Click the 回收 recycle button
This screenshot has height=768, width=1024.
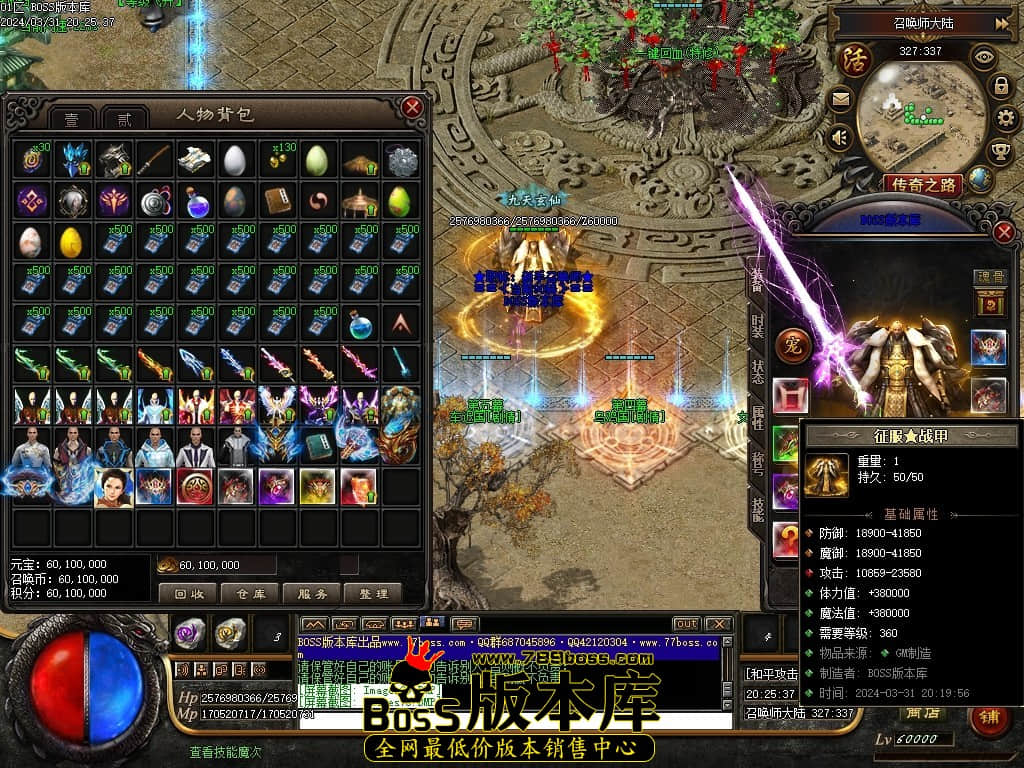click(x=188, y=593)
